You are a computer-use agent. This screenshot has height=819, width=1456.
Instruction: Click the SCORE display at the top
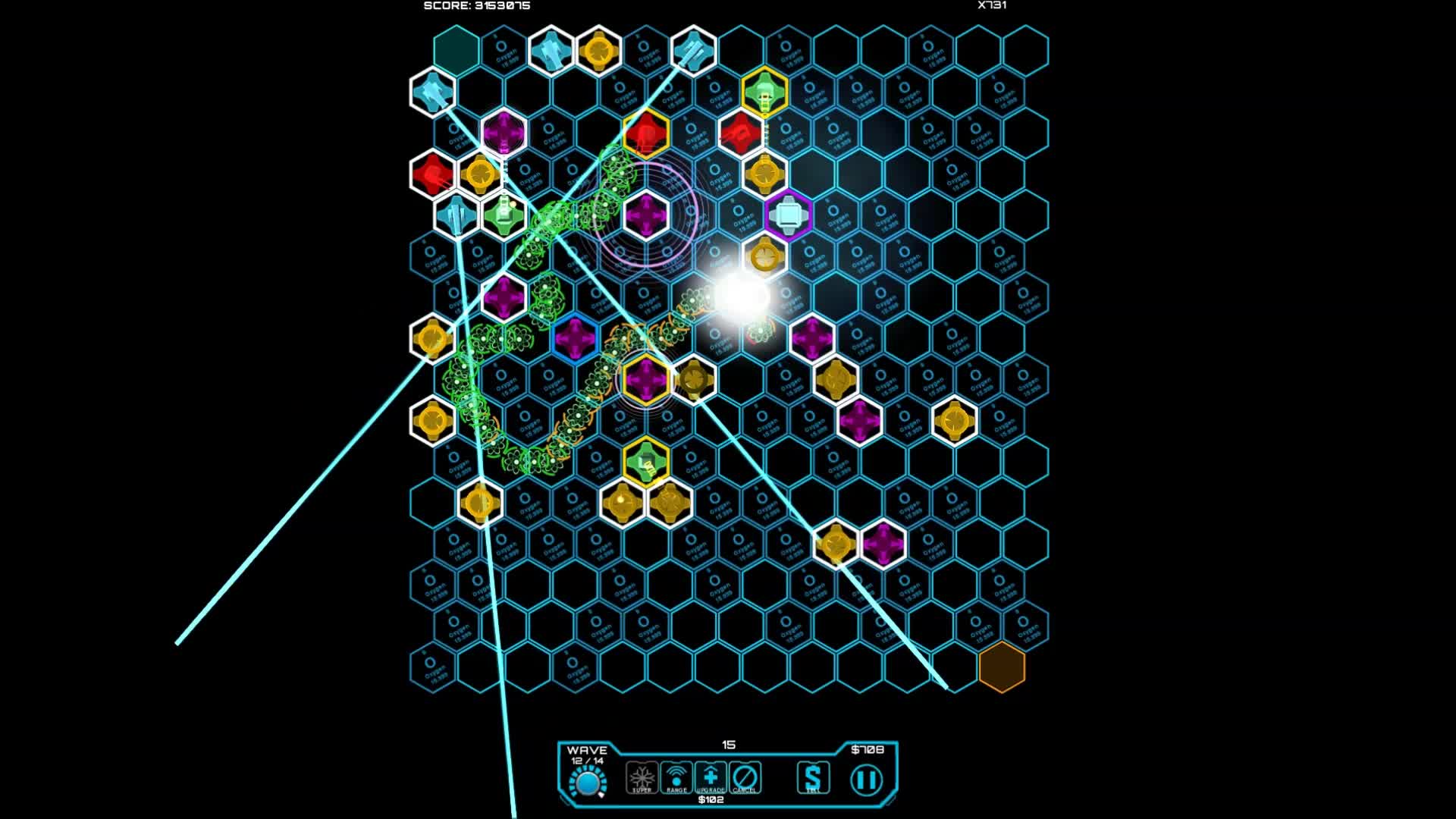pyautogui.click(x=477, y=5)
